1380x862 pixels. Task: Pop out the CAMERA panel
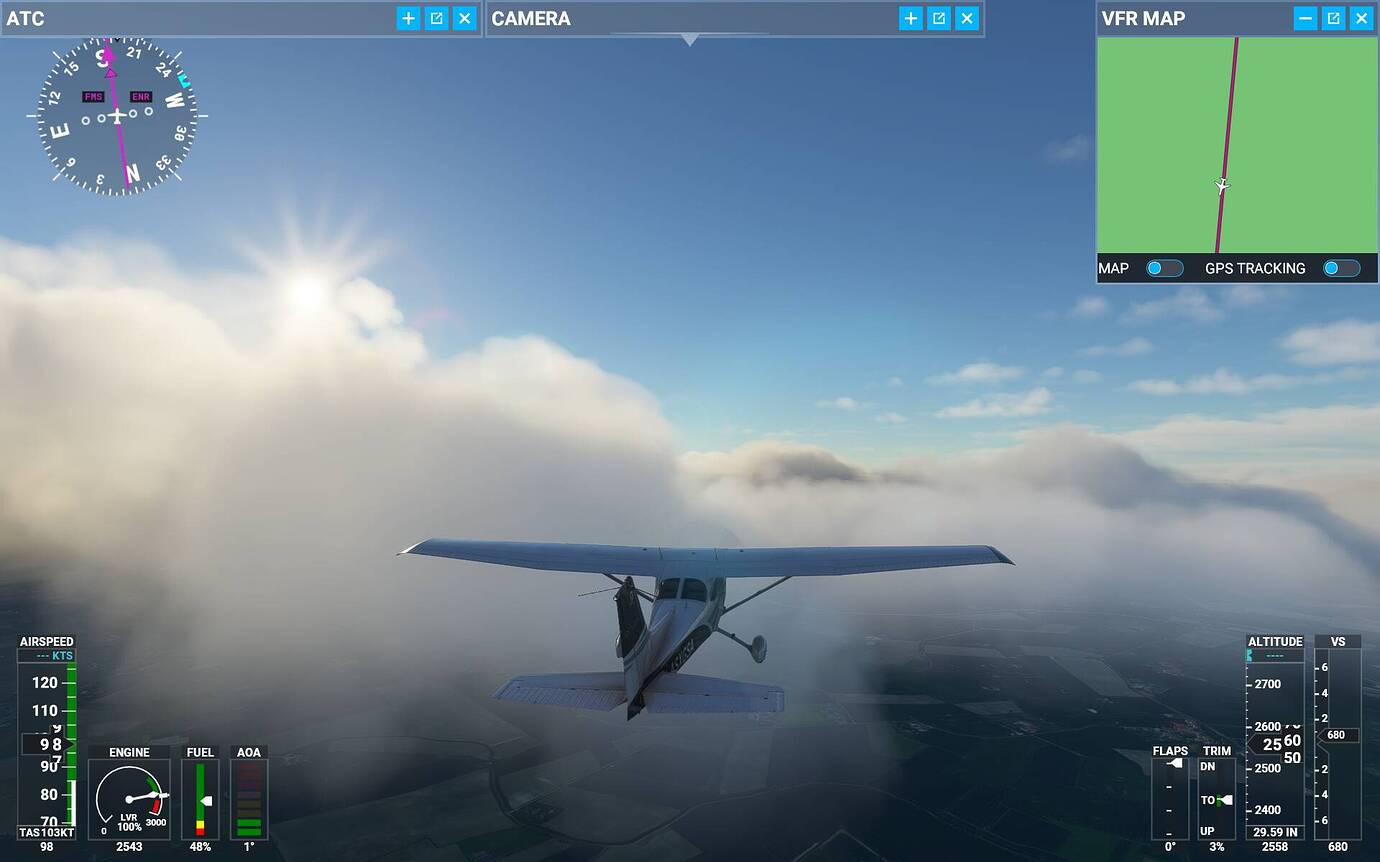coord(938,18)
